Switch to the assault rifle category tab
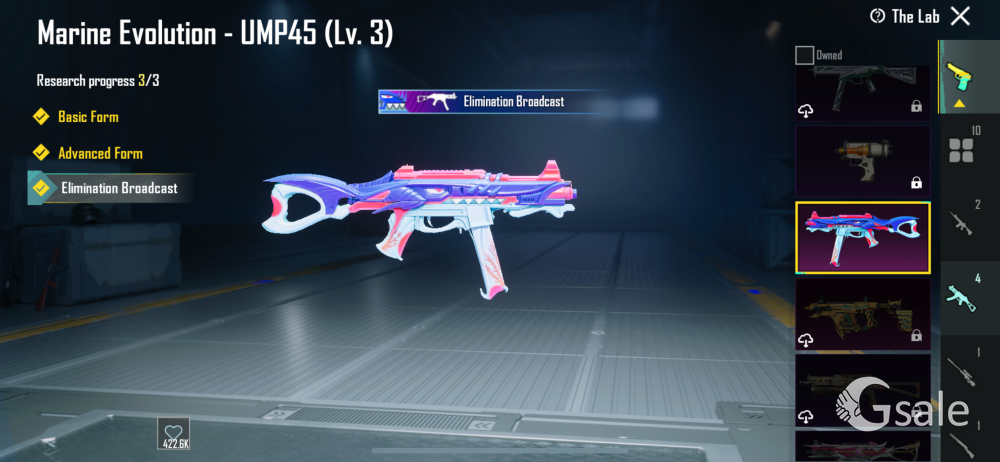The image size is (1000, 462). pos(962,222)
